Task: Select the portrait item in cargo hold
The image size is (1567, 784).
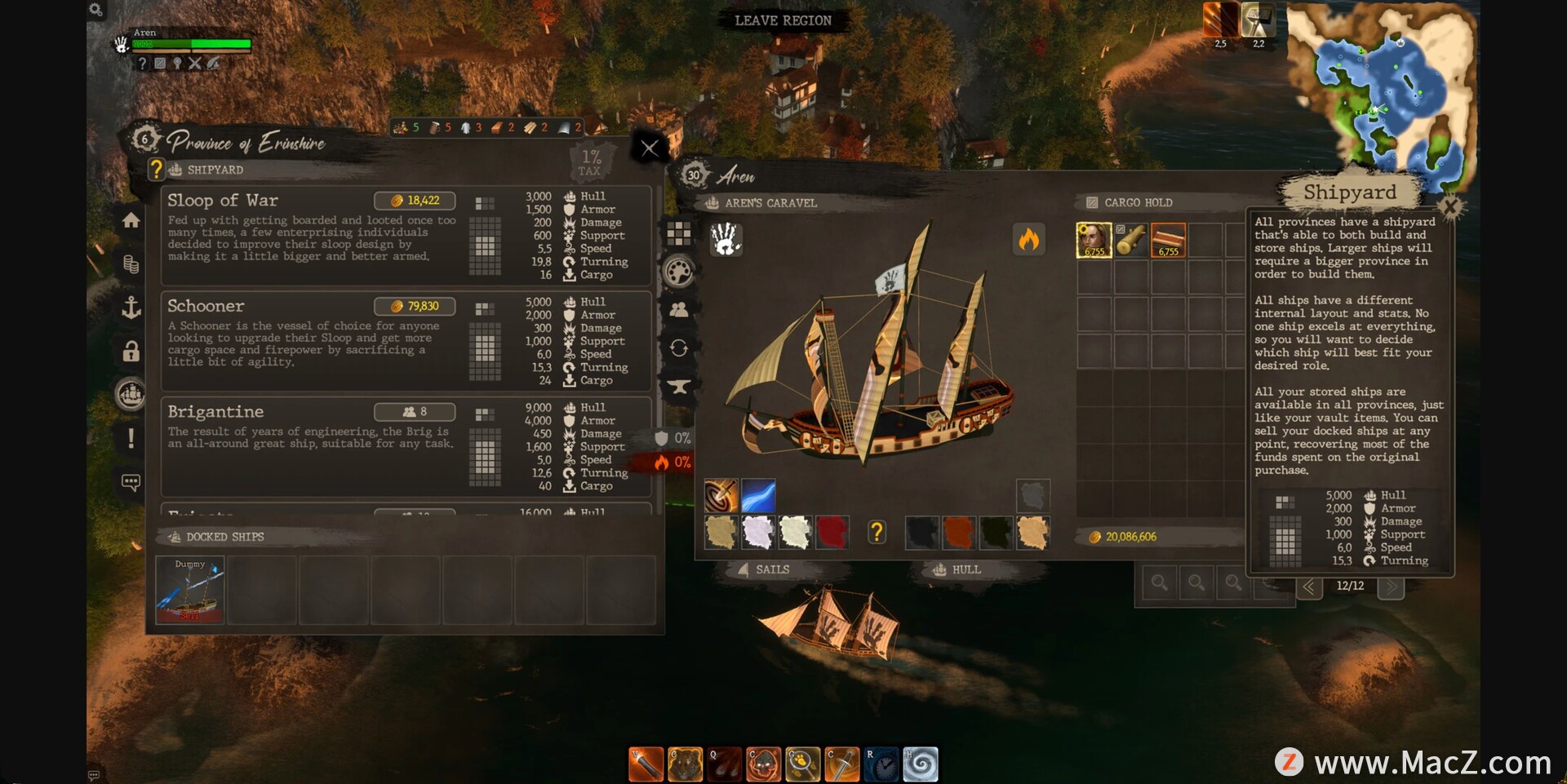Action: 1094,241
